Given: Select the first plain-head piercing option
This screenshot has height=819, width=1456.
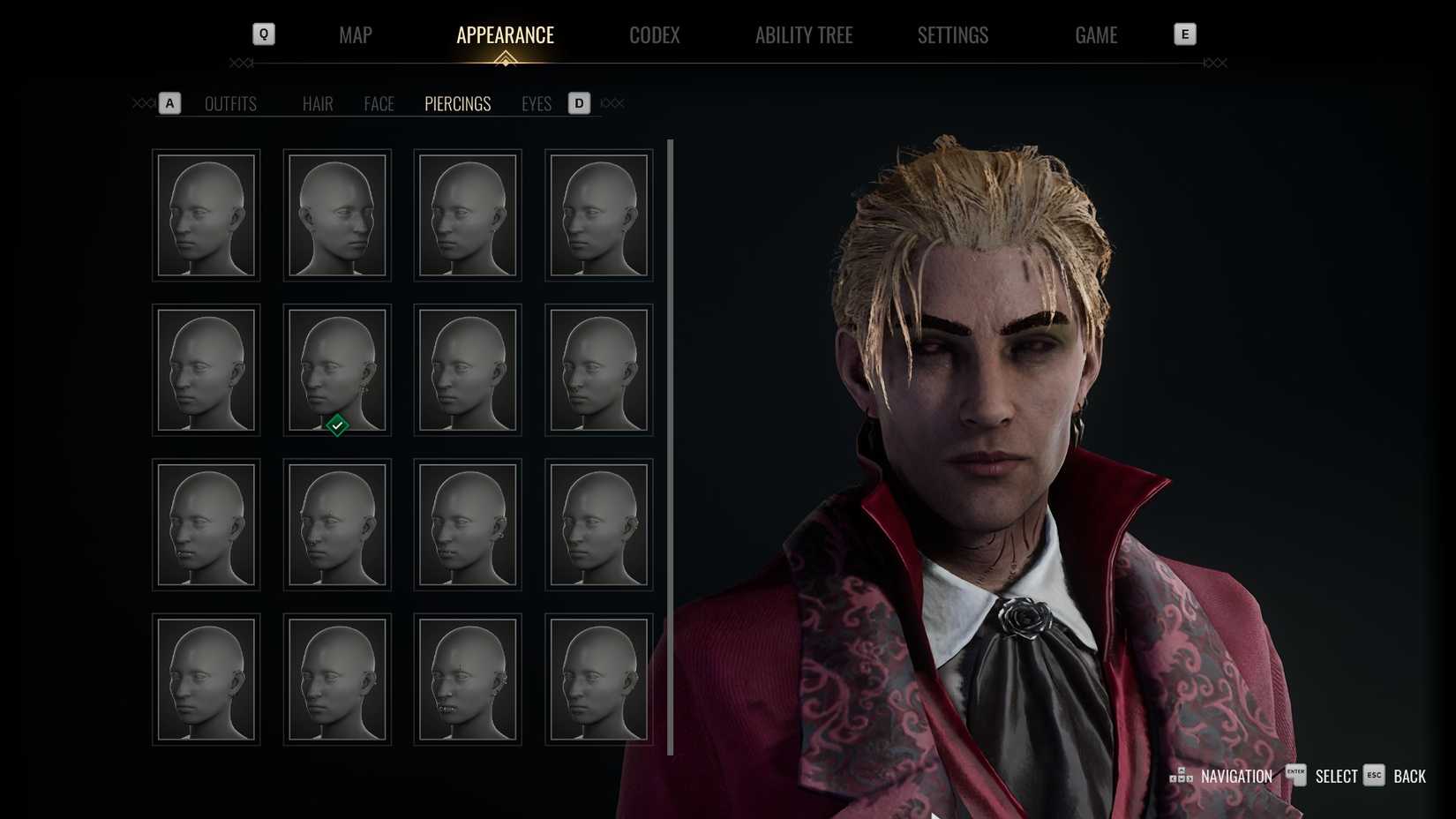Looking at the screenshot, I should [x=206, y=214].
